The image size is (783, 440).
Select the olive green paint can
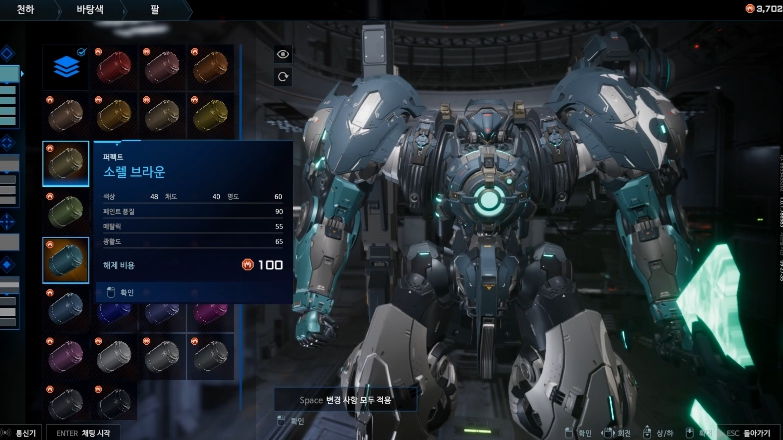click(x=66, y=210)
